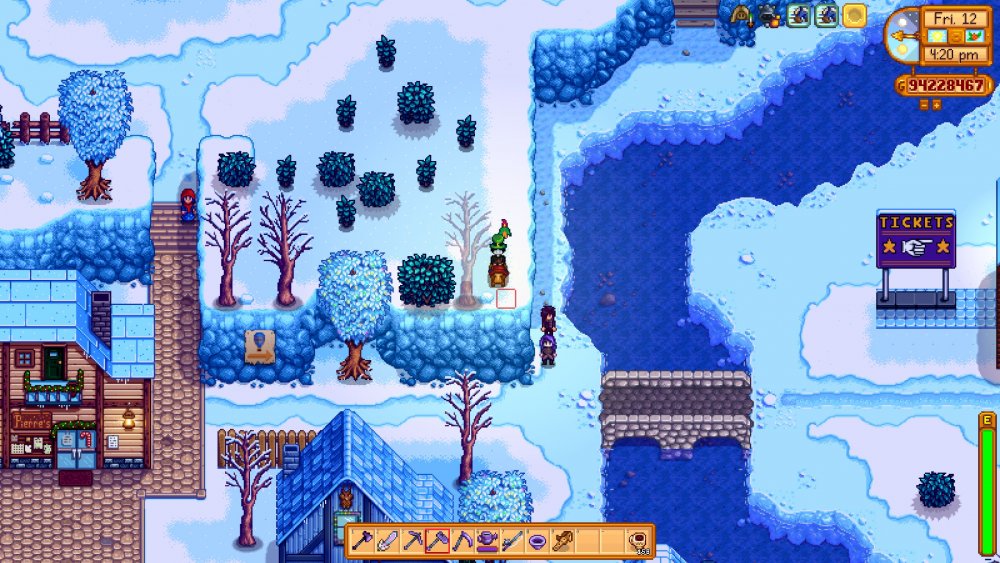
Task: Select the purple watering can
Action: pyautogui.click(x=487, y=541)
